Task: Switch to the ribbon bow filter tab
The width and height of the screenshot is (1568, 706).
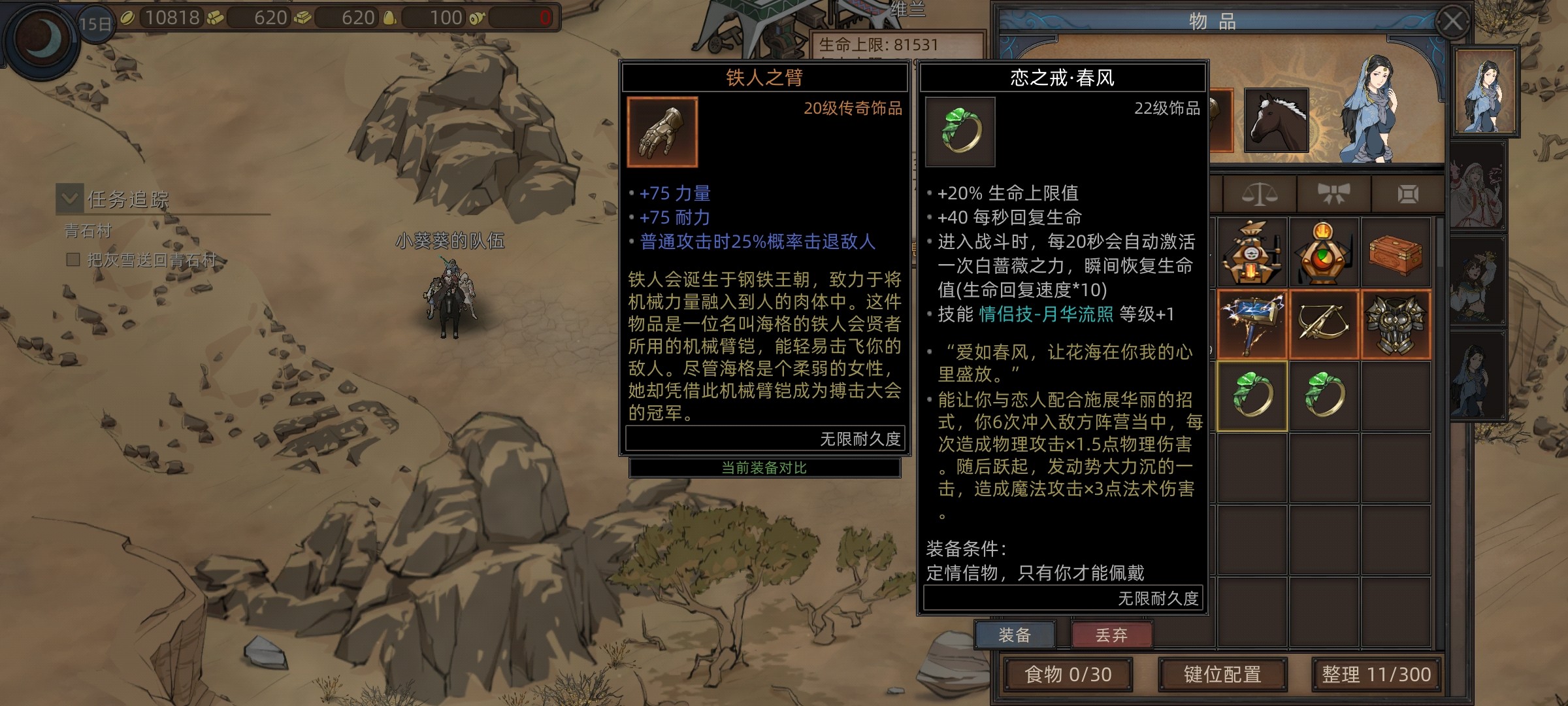Action: pos(1333,194)
